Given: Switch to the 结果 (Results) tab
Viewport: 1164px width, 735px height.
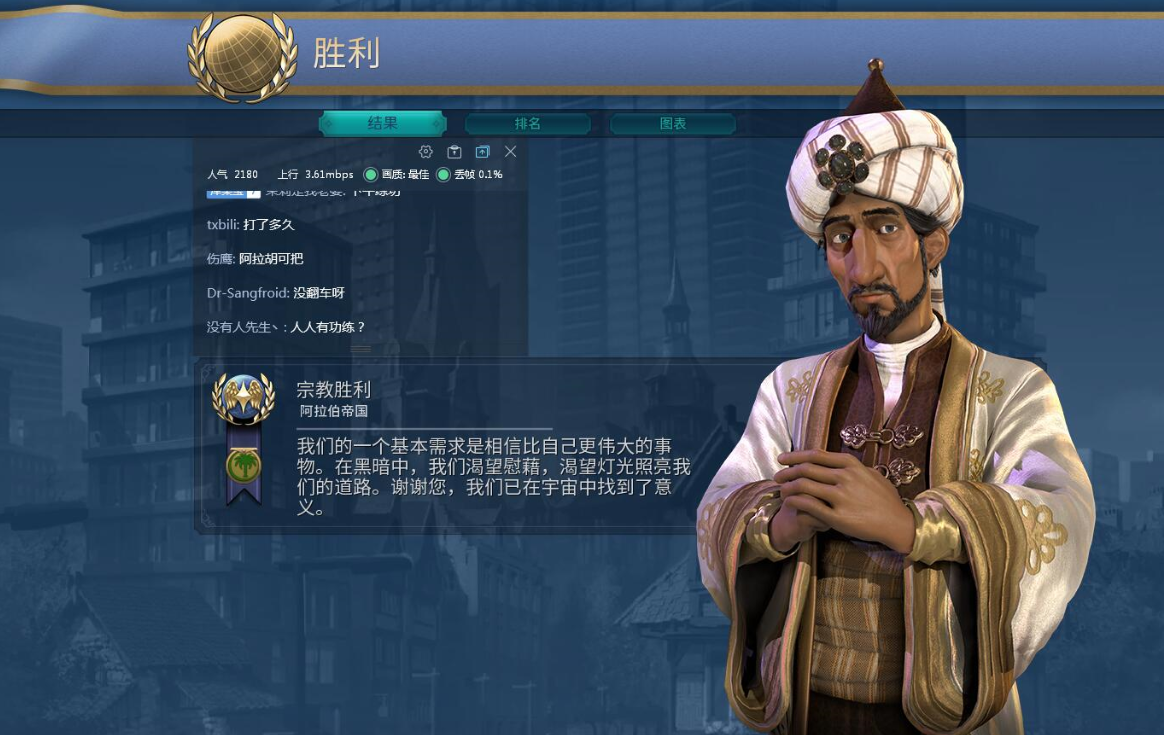Looking at the screenshot, I should (x=382, y=124).
